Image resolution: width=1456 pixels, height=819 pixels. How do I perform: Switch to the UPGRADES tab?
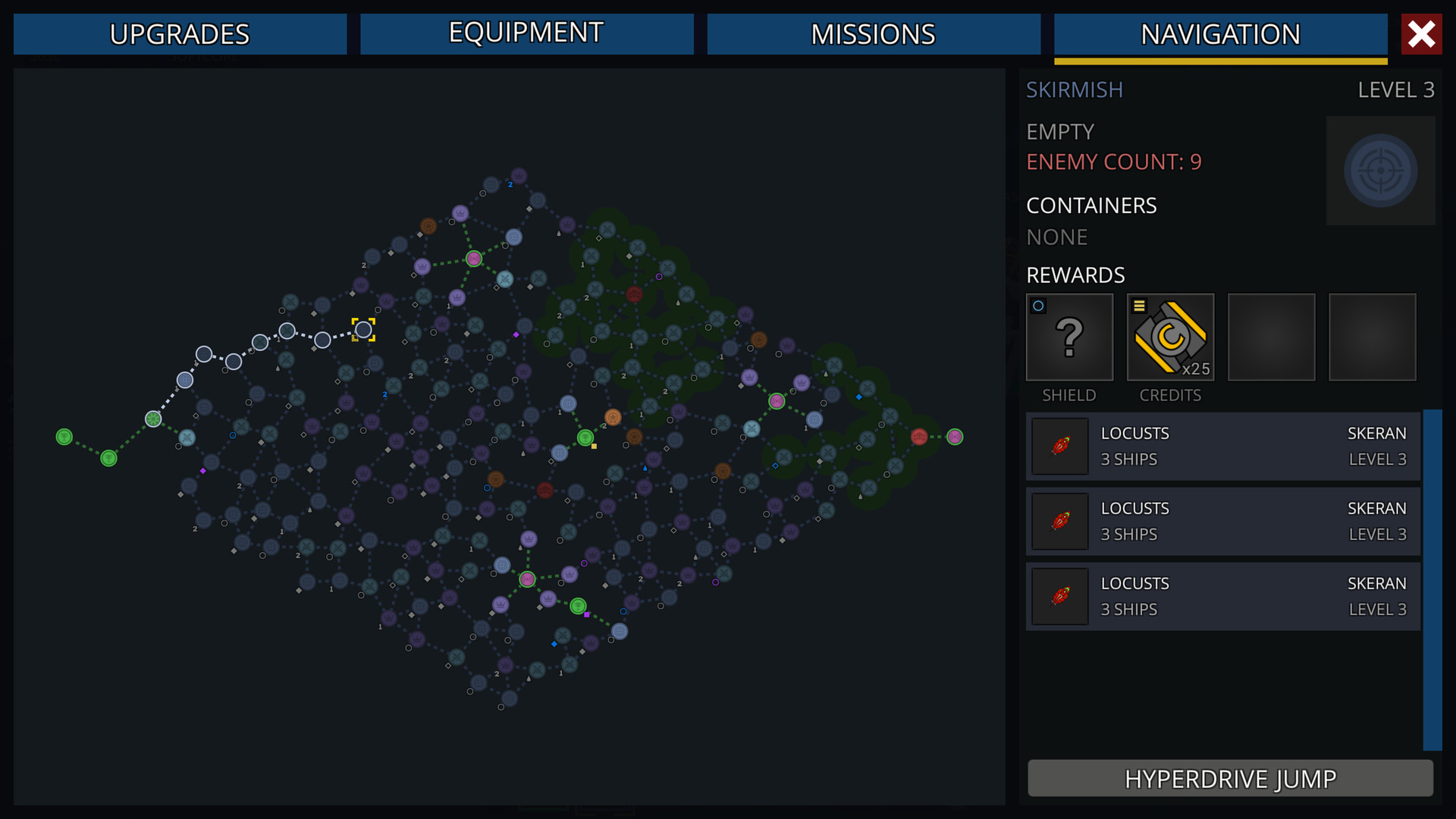(180, 33)
